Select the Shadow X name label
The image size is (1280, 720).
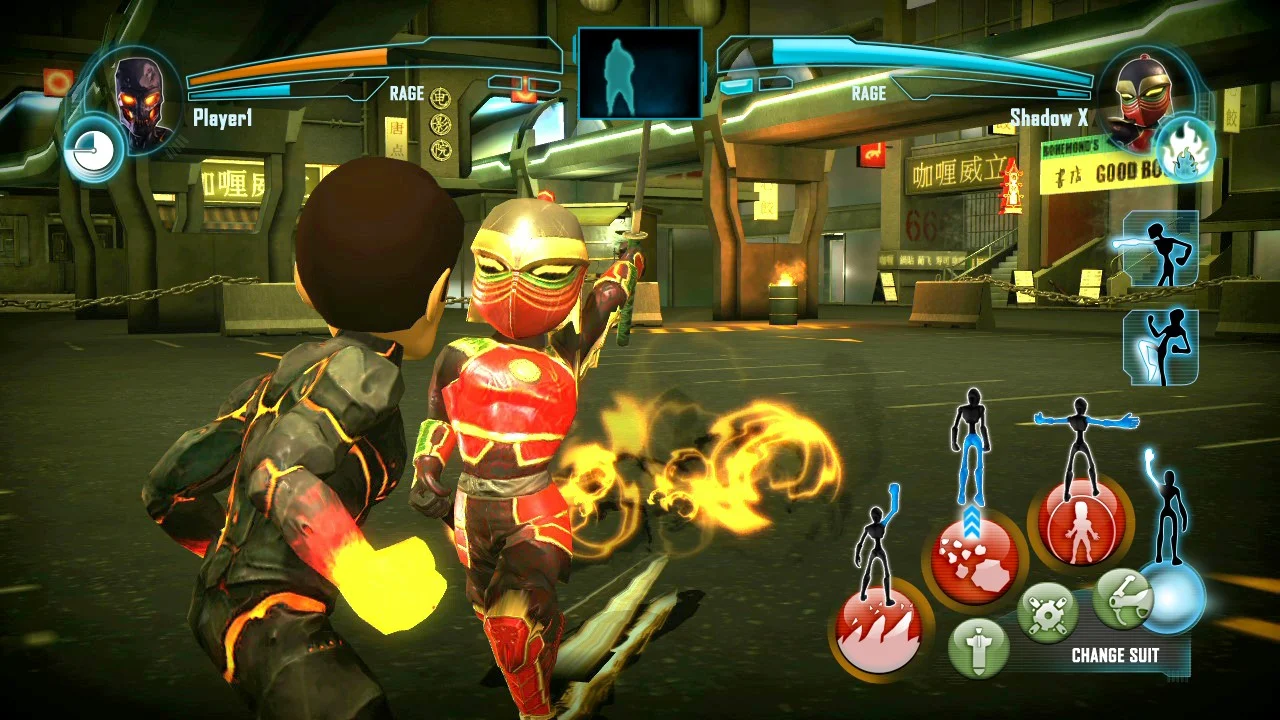(x=1048, y=117)
